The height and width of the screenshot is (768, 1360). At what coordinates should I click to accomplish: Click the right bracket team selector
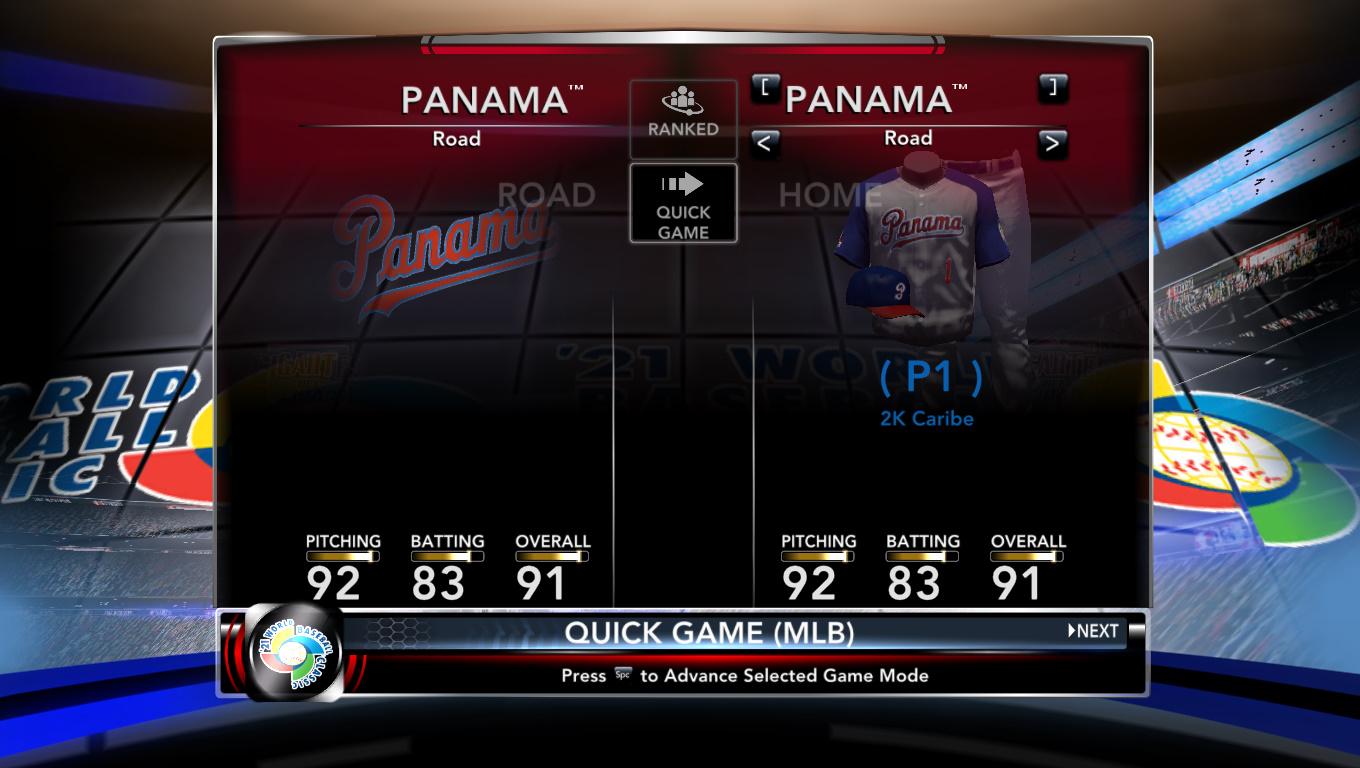[x=1052, y=87]
